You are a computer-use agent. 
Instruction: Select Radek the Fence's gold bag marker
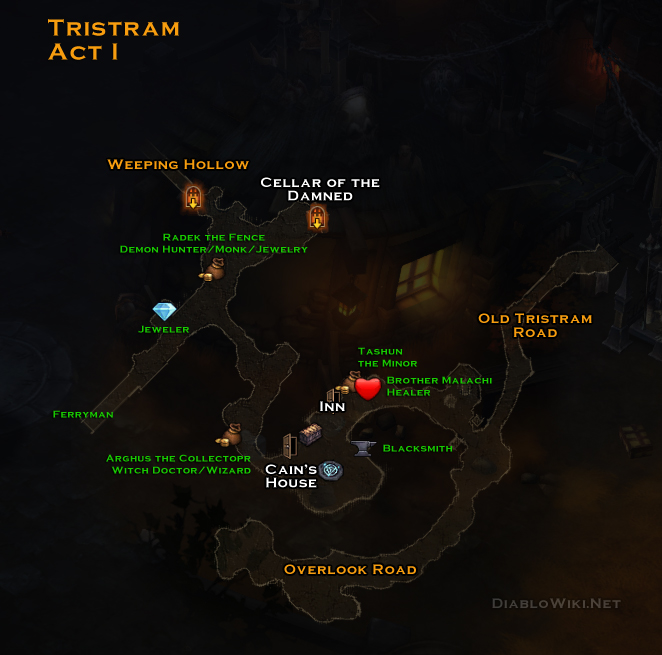[x=214, y=268]
